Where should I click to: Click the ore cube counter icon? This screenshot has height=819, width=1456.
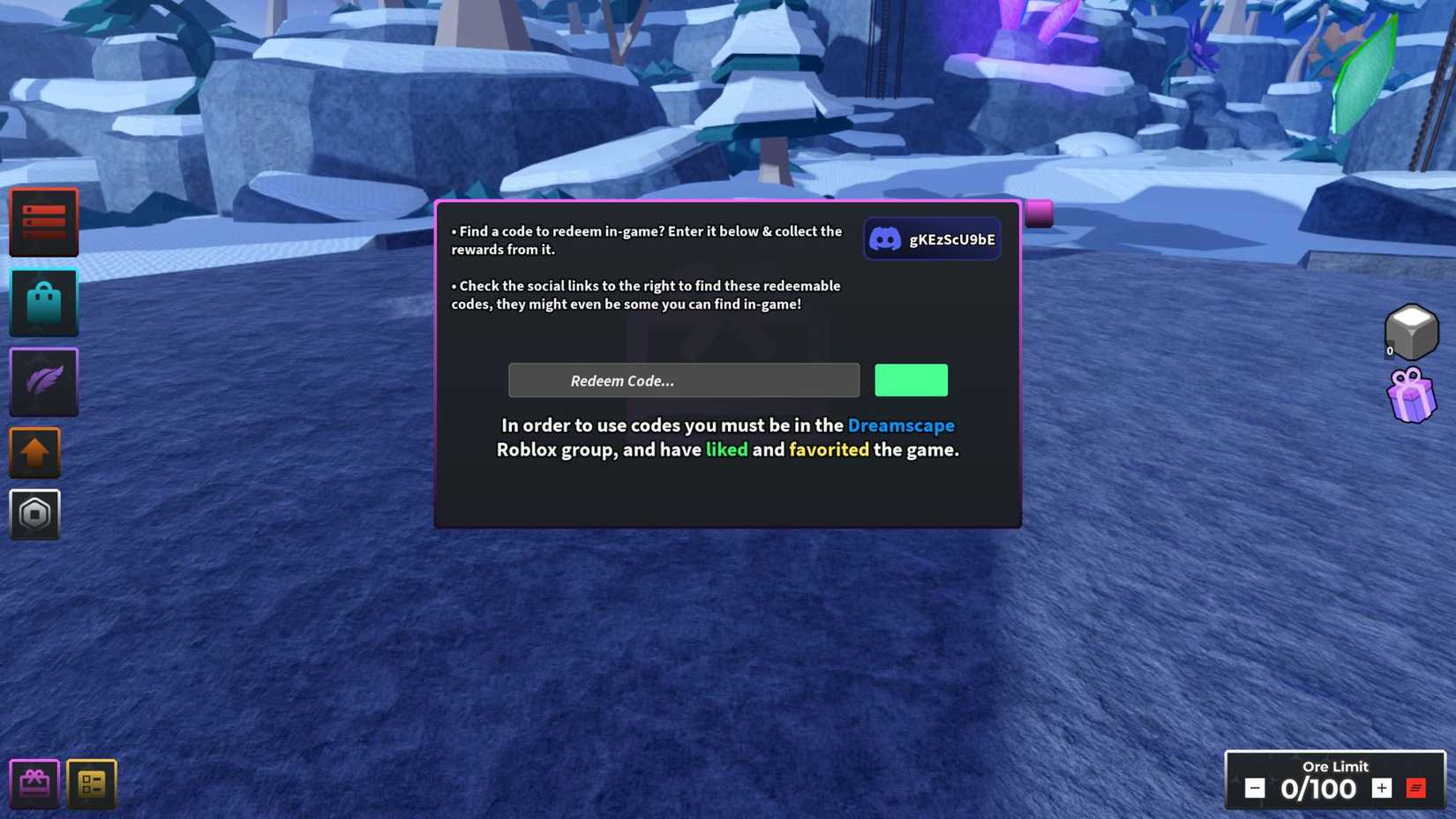[1411, 330]
